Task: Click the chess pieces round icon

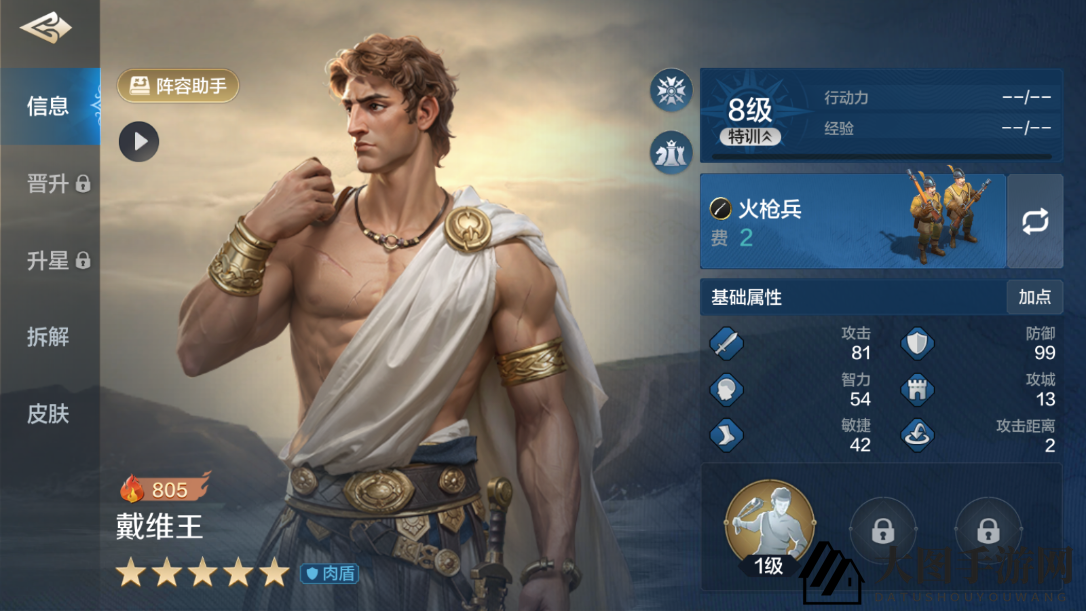Action: point(671,151)
